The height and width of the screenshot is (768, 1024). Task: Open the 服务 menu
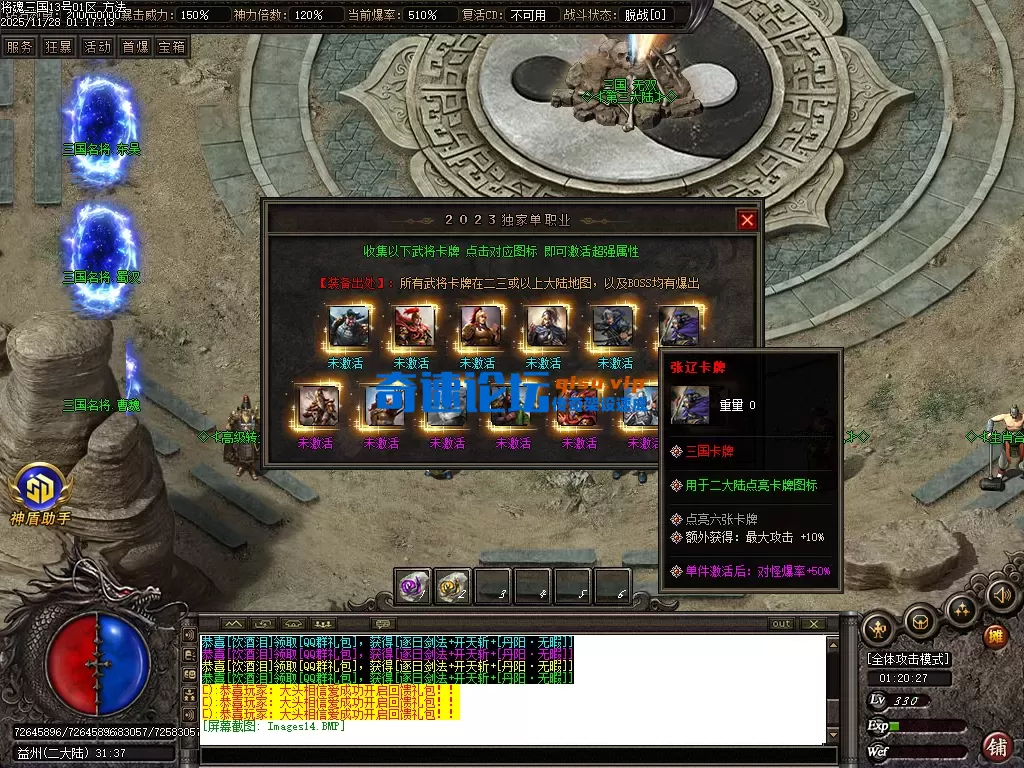[19, 47]
